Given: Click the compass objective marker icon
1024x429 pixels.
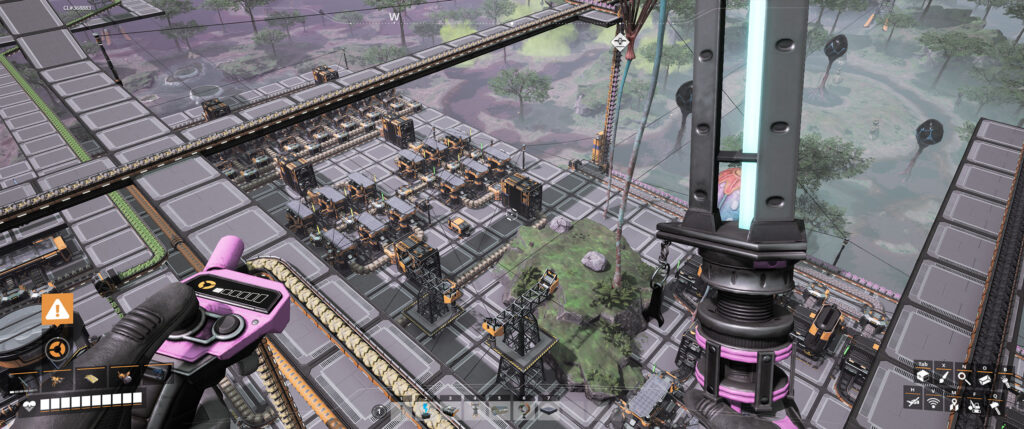Looking at the screenshot, I should coord(621,42).
